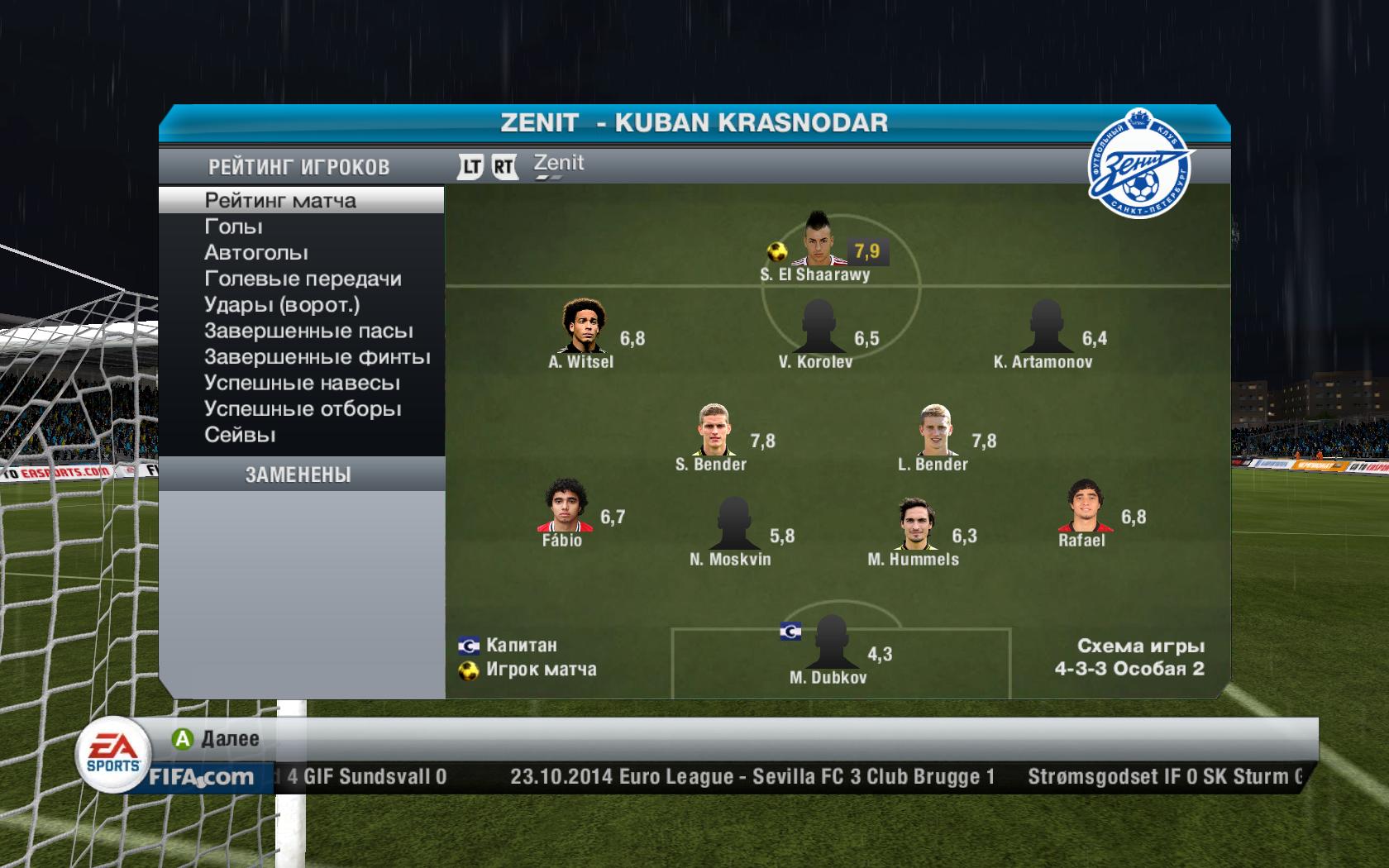Pick L. Bender's player portrait
This screenshot has height=868, width=1389.
(935, 429)
